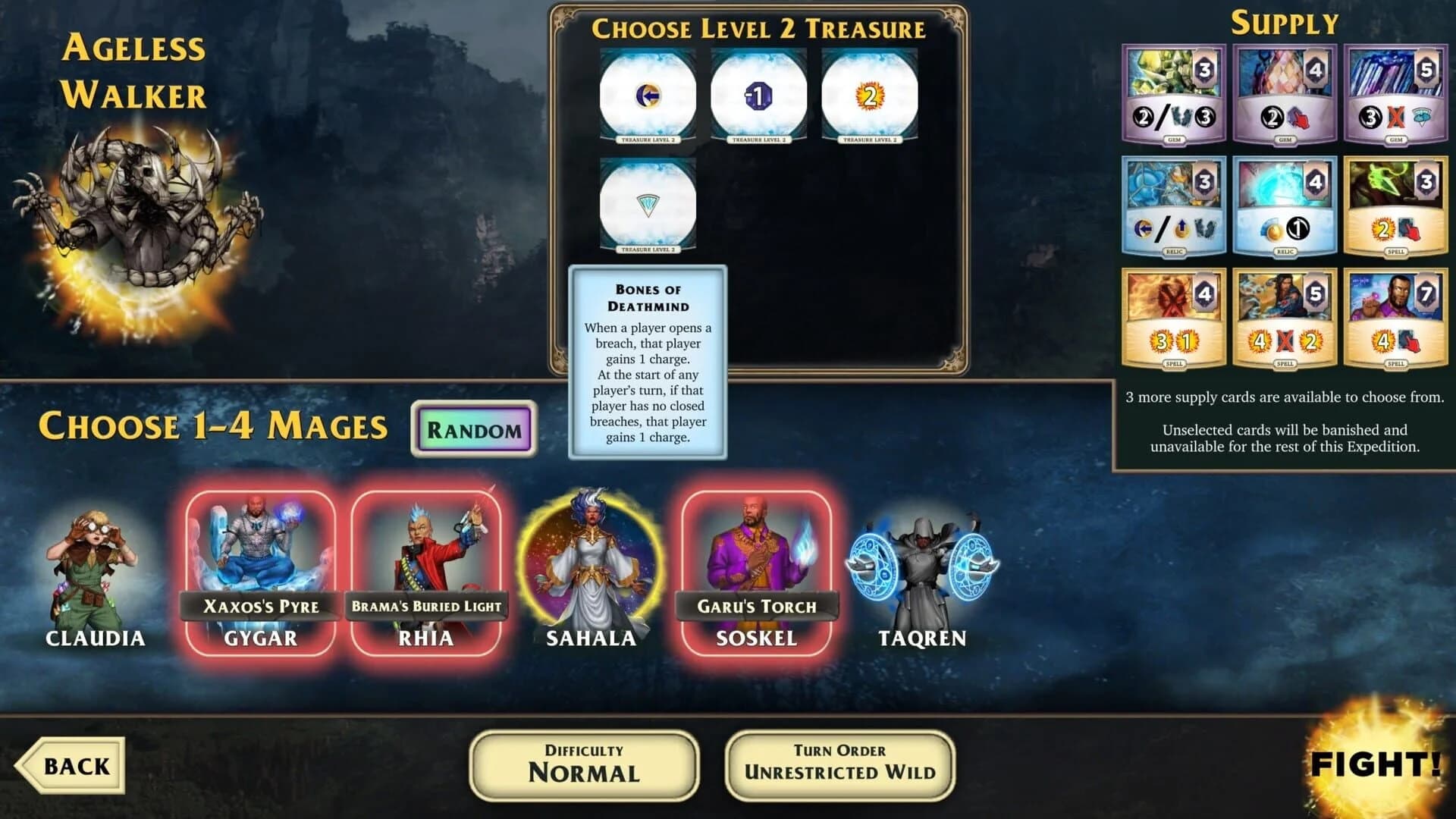Choose the treasure with the left-arrow icon

click(646, 95)
